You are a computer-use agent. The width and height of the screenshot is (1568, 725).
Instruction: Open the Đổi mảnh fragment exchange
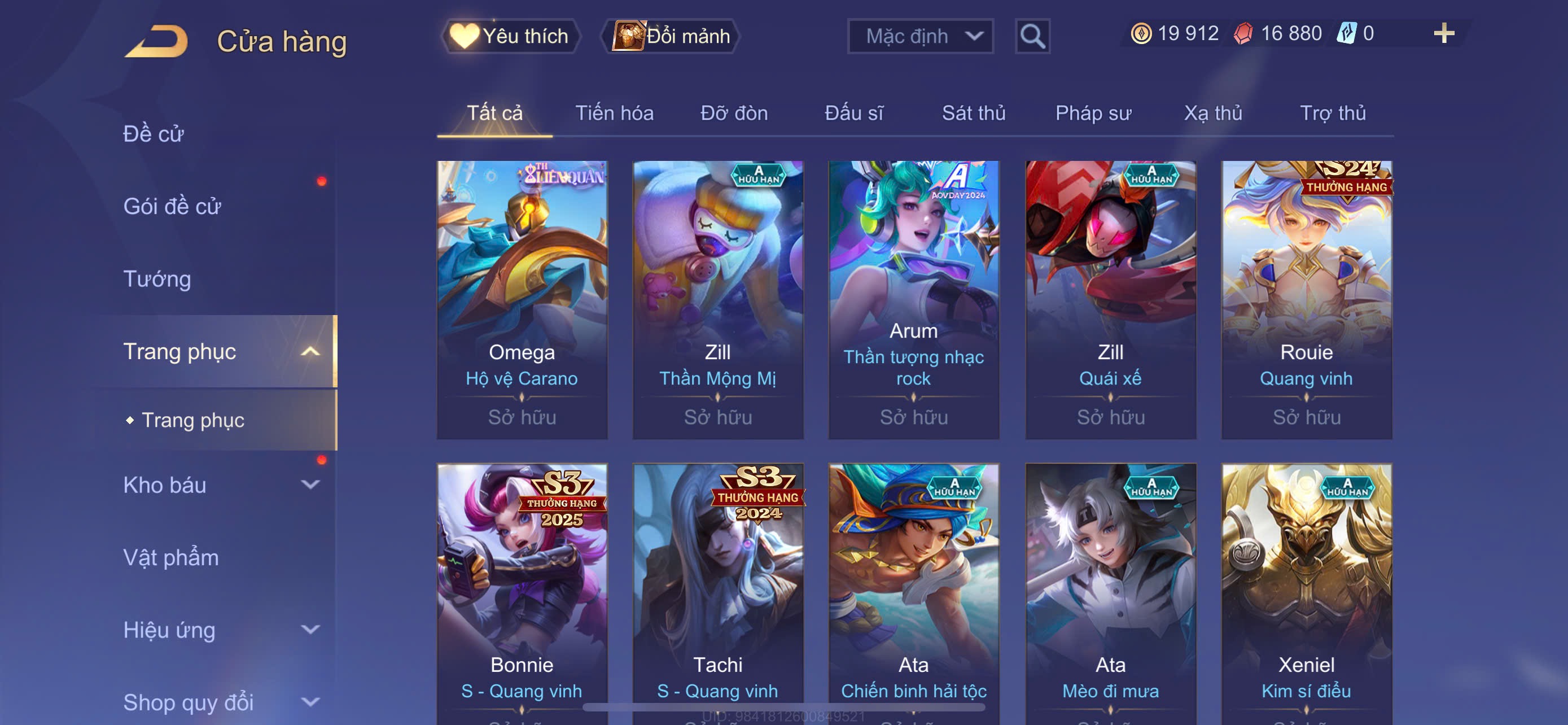coord(671,36)
